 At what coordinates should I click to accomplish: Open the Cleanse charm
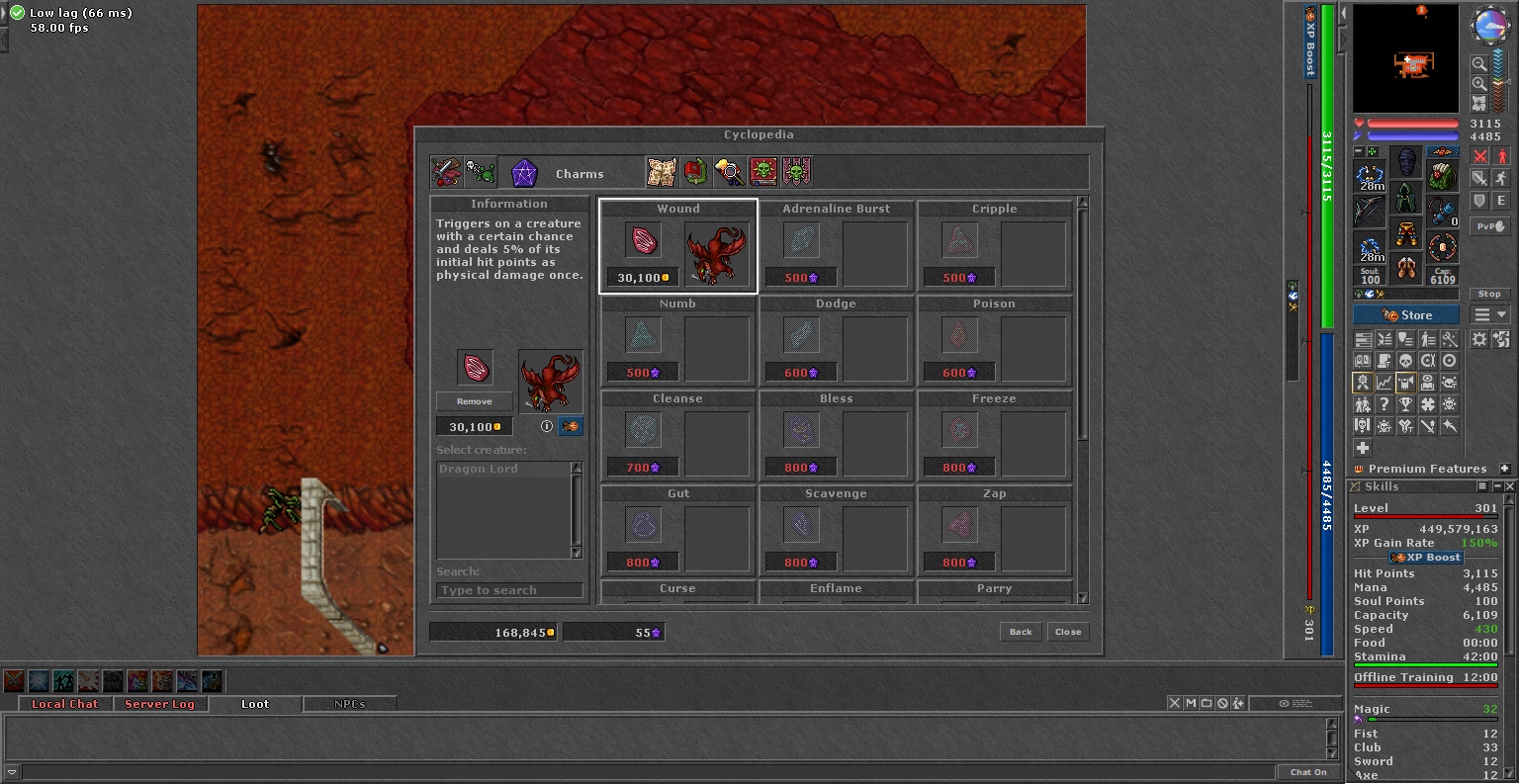pos(678,436)
